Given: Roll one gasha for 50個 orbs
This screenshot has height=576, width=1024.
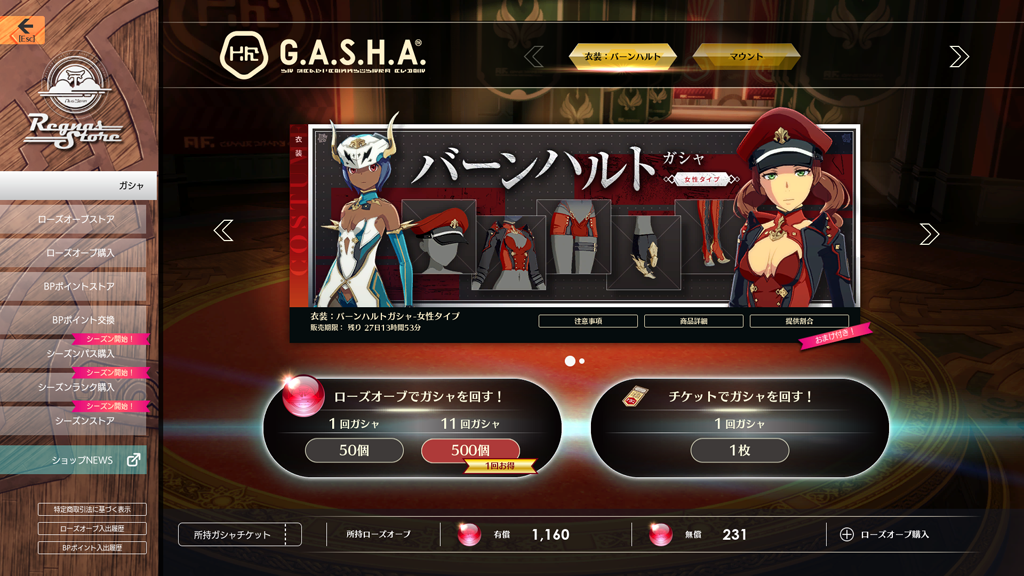Looking at the screenshot, I should [x=354, y=451].
